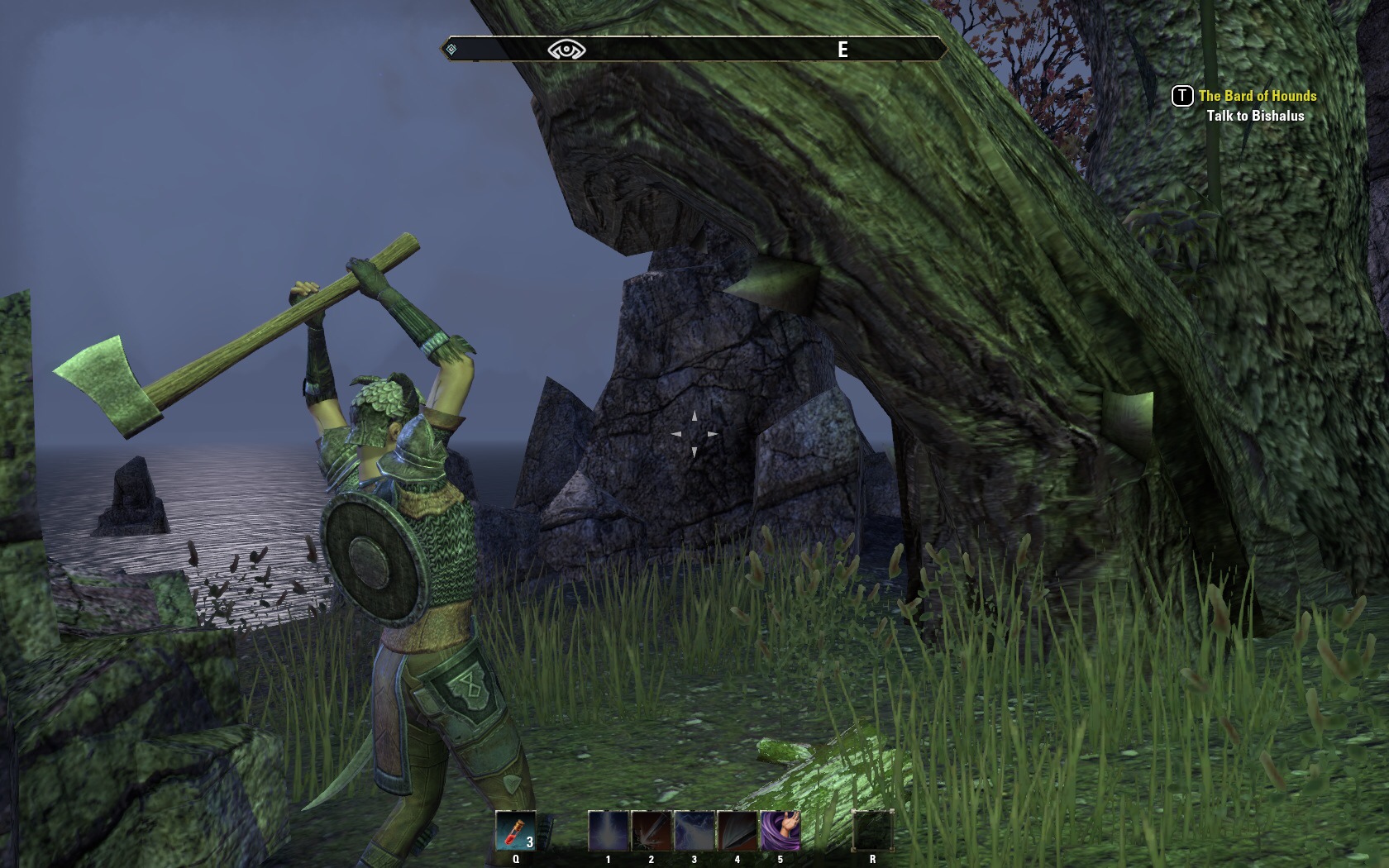Trigger the sword impact ability in slot 2

pos(652,831)
